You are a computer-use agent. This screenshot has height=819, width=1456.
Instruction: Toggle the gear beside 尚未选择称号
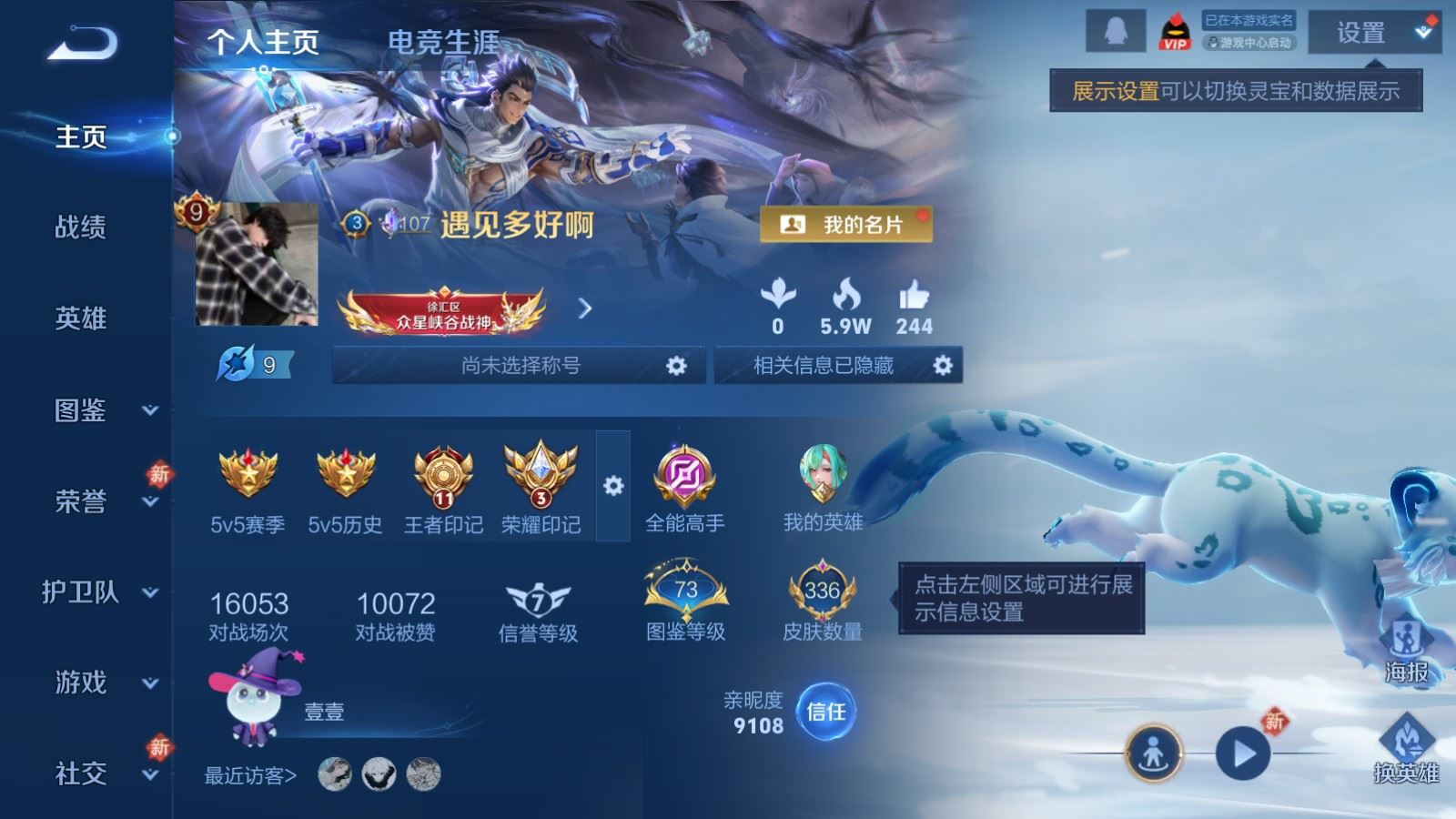(x=674, y=367)
